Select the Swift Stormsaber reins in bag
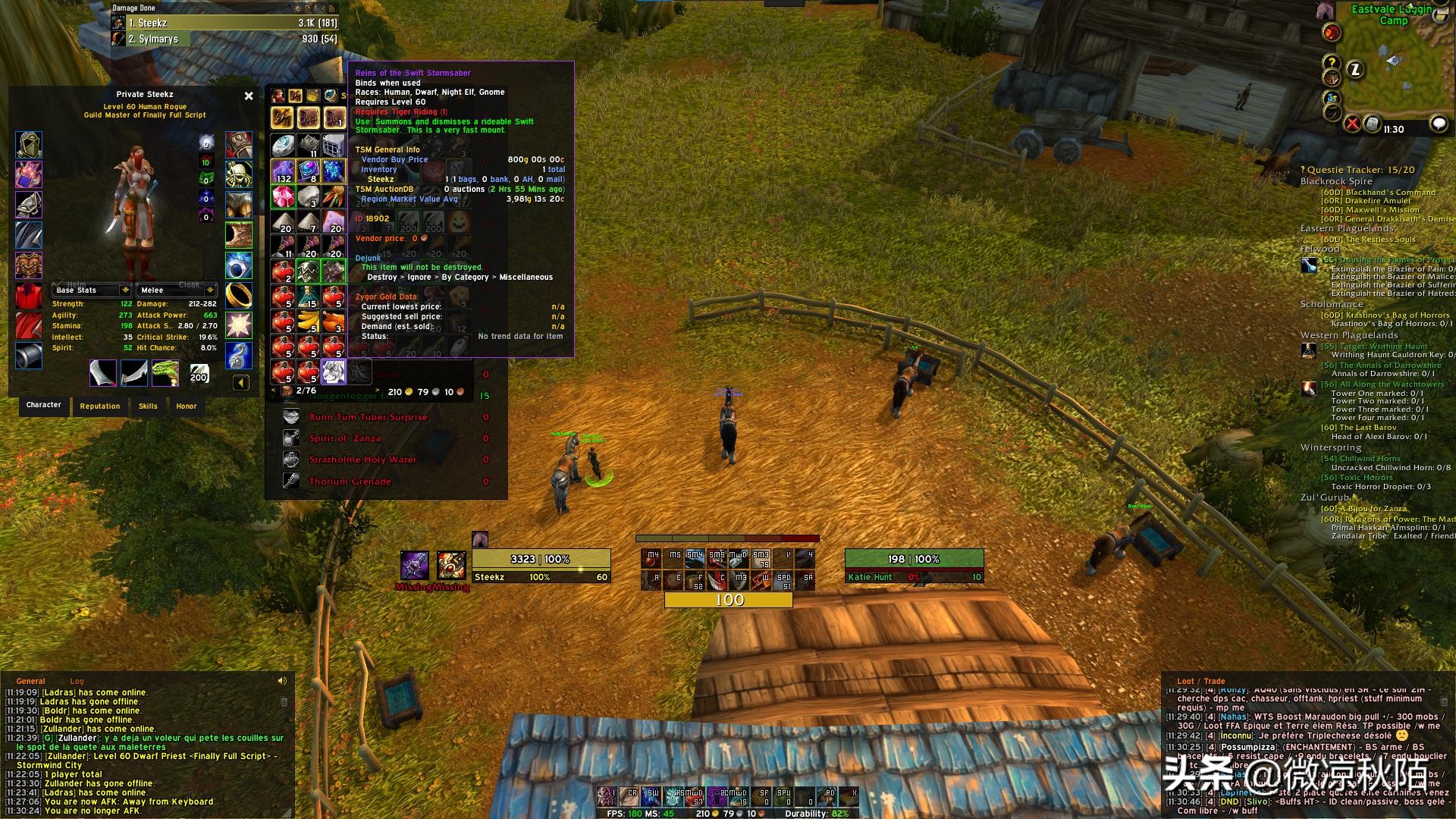The width and height of the screenshot is (1456, 819). [x=333, y=372]
